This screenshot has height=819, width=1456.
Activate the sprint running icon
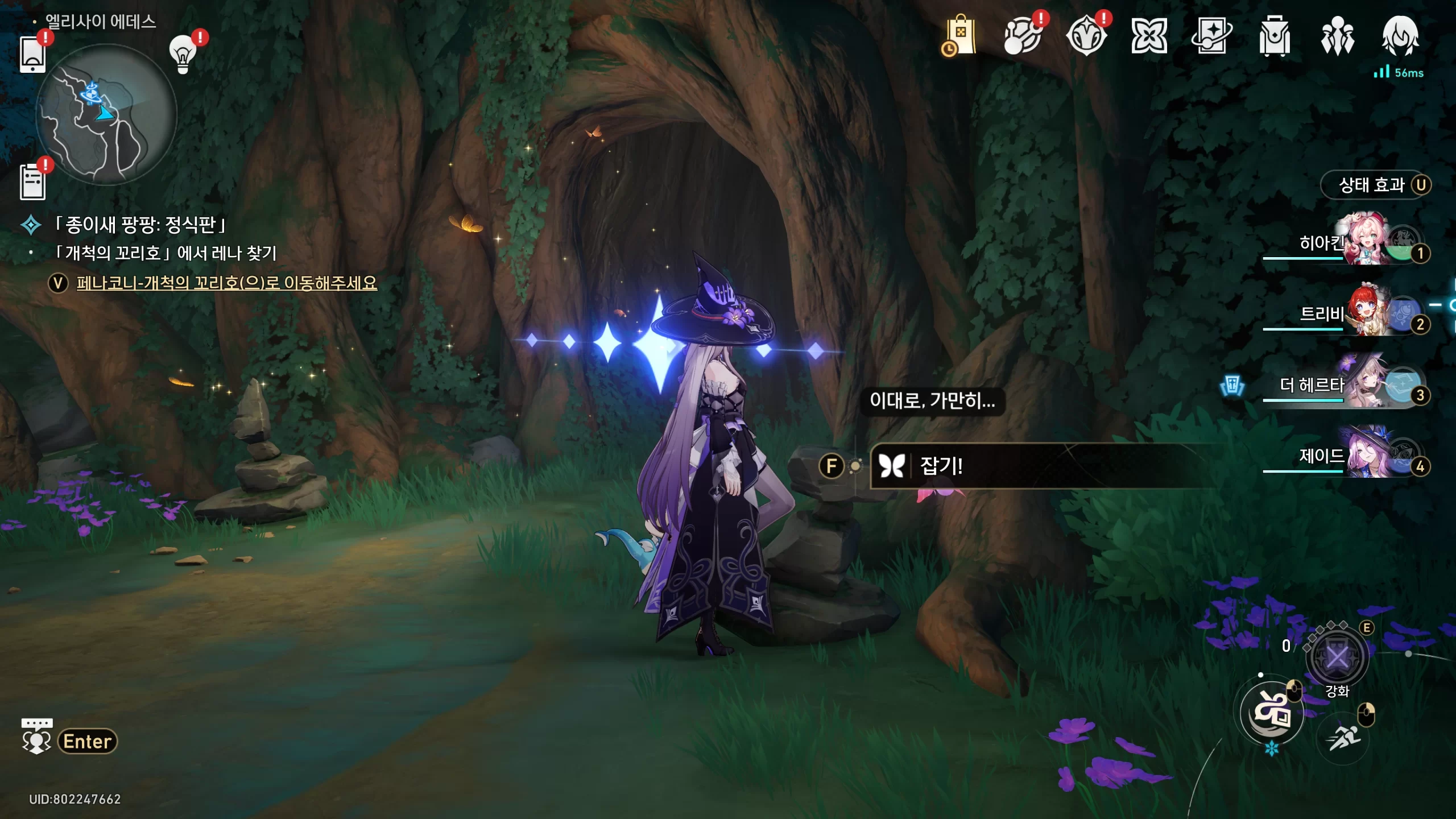click(x=1343, y=738)
